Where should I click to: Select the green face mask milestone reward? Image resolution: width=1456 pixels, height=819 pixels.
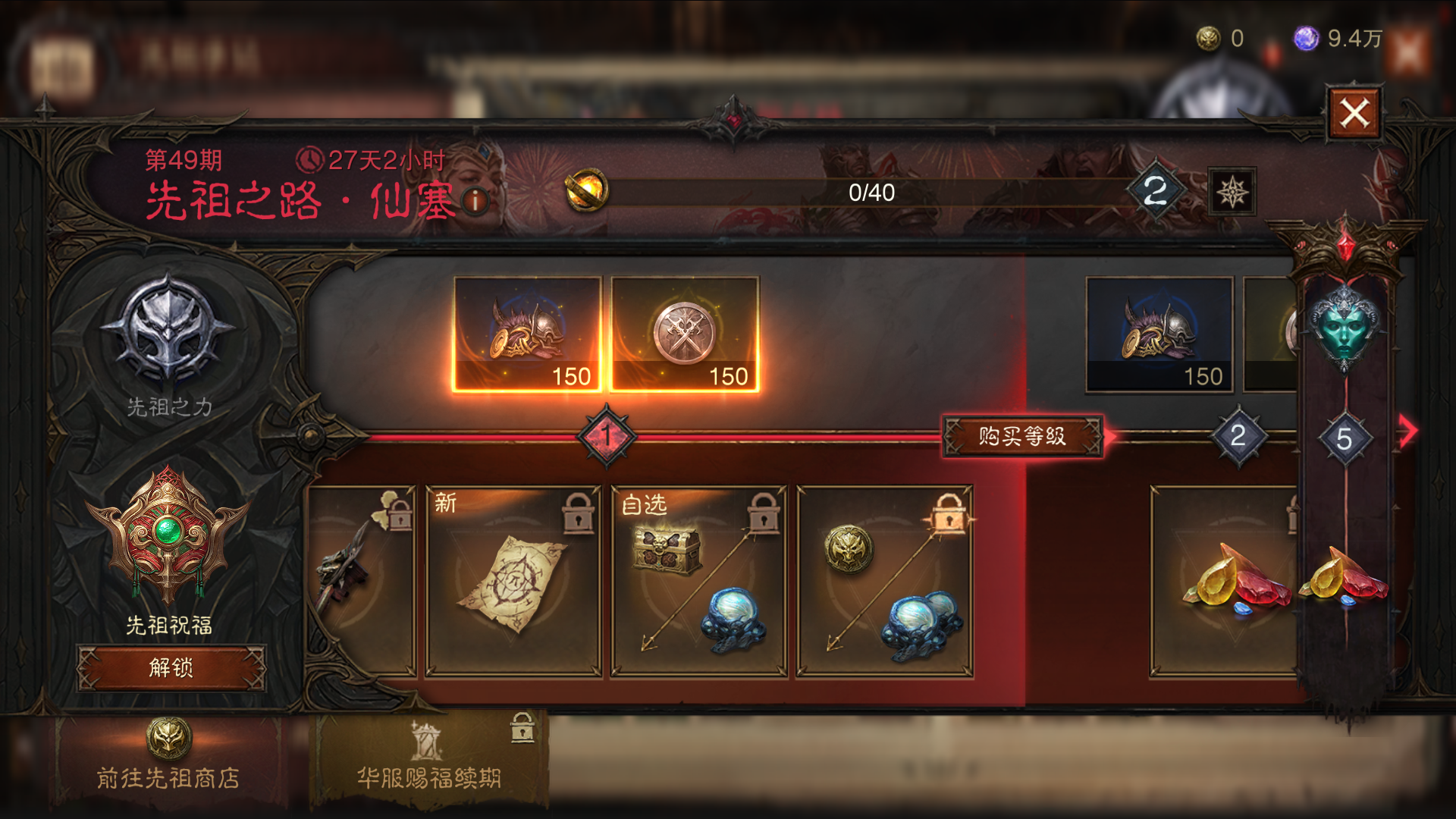point(1345,328)
